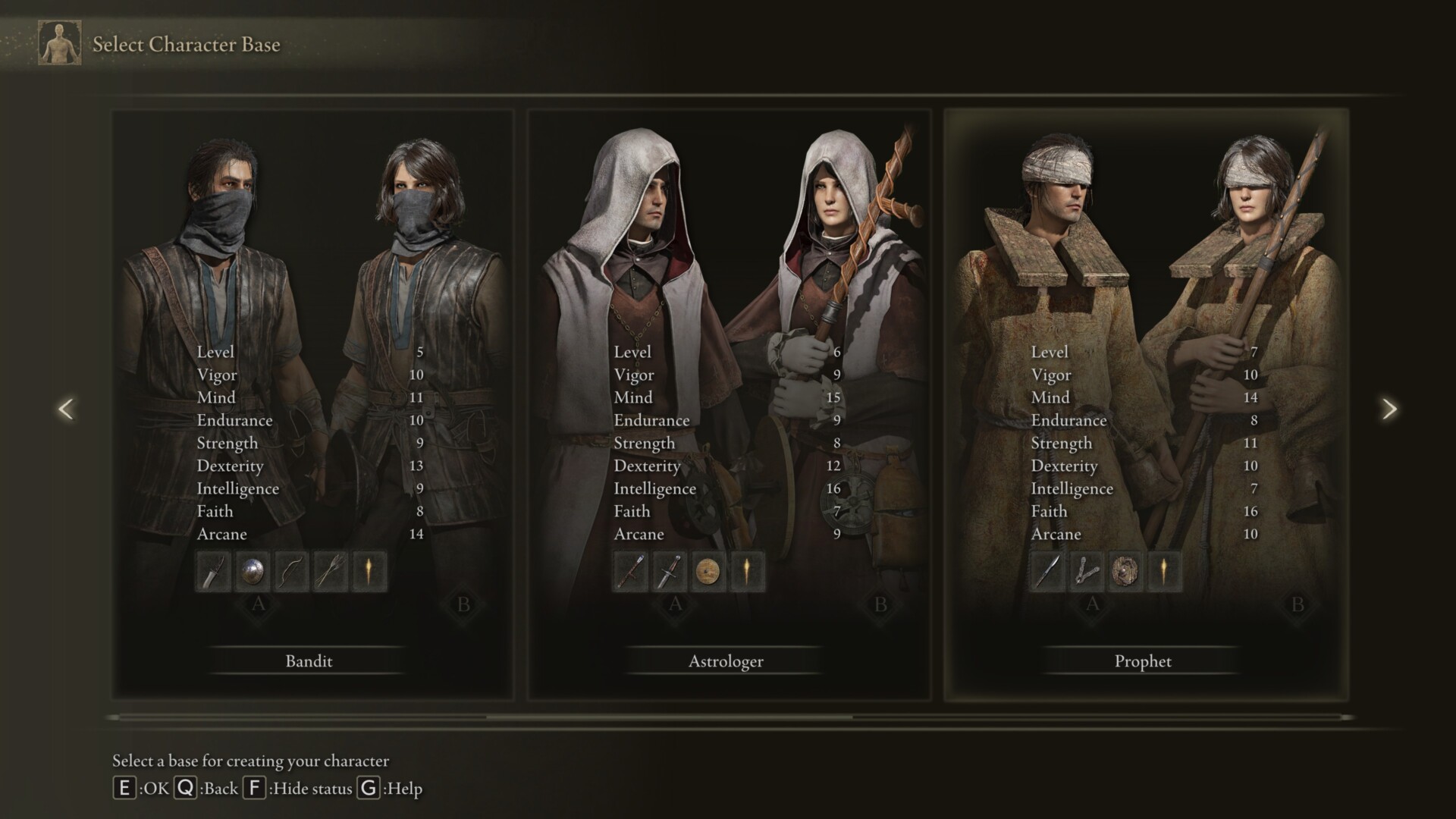This screenshot has width=1456, height=819.
Task: Choose body type B for the Bandit
Action: point(463,604)
